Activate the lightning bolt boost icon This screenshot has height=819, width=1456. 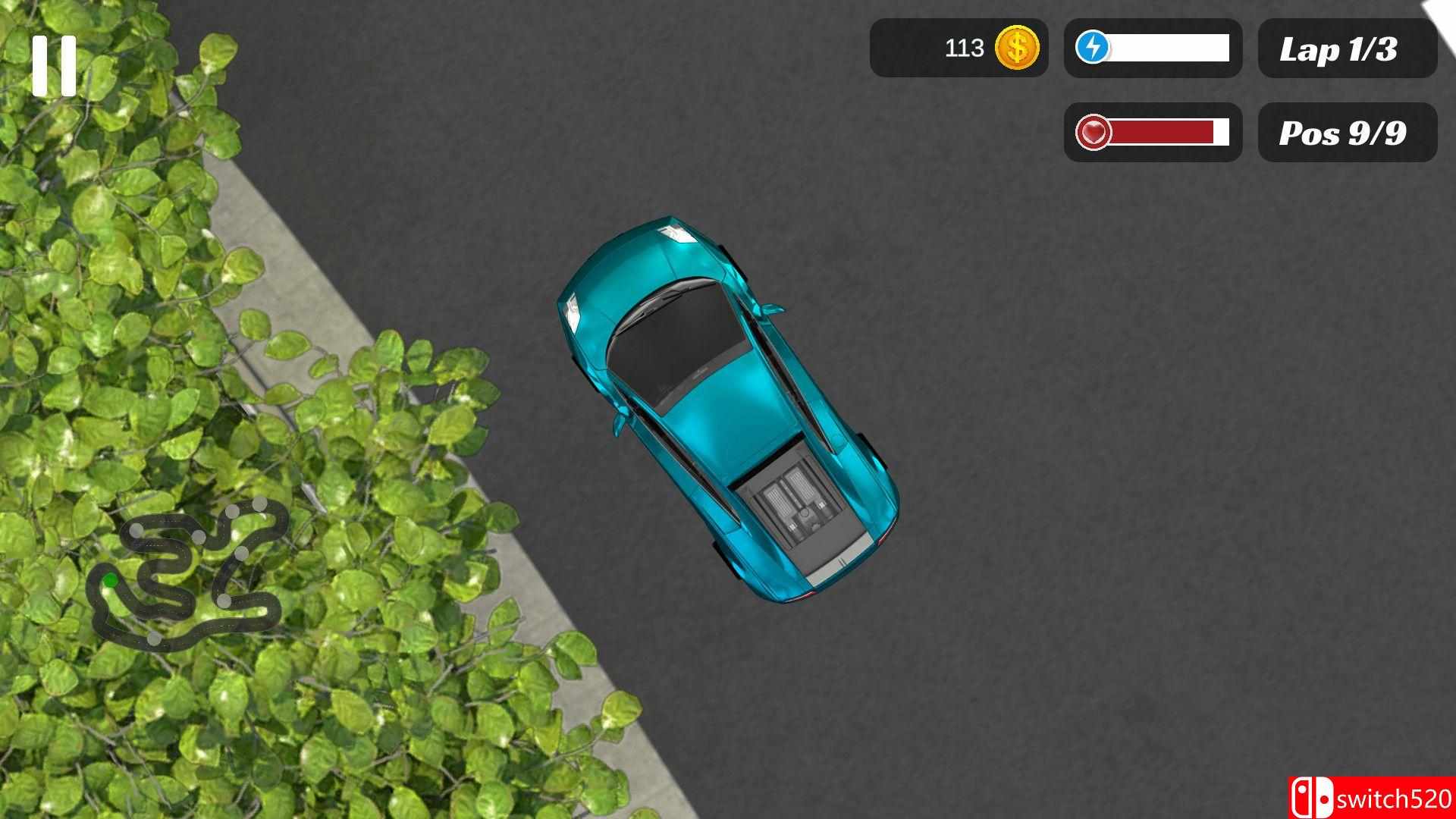tap(1093, 48)
